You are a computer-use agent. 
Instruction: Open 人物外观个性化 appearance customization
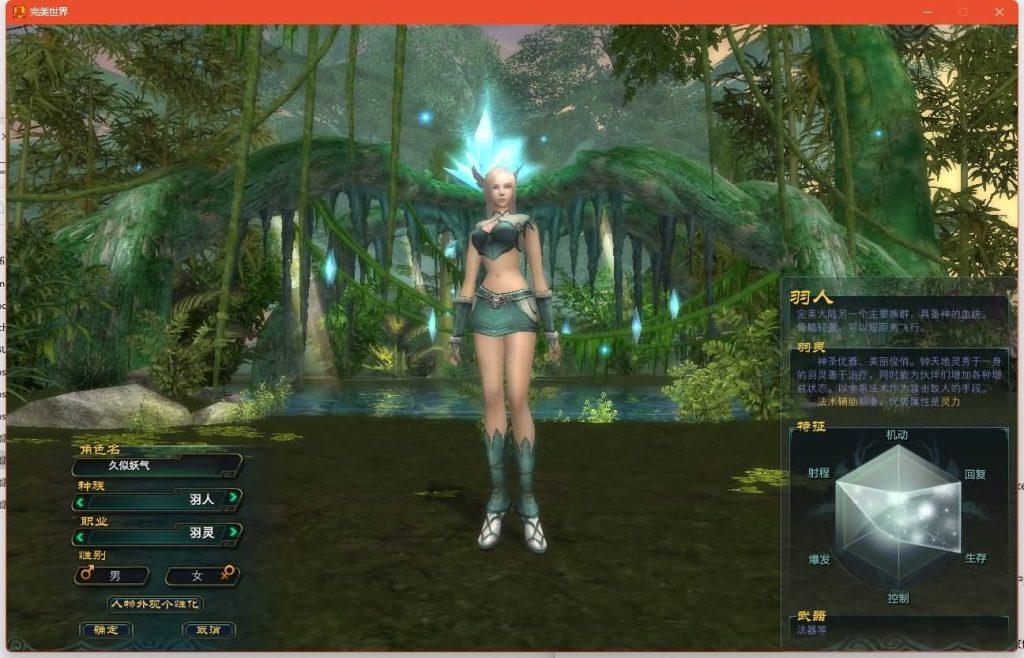coord(155,604)
